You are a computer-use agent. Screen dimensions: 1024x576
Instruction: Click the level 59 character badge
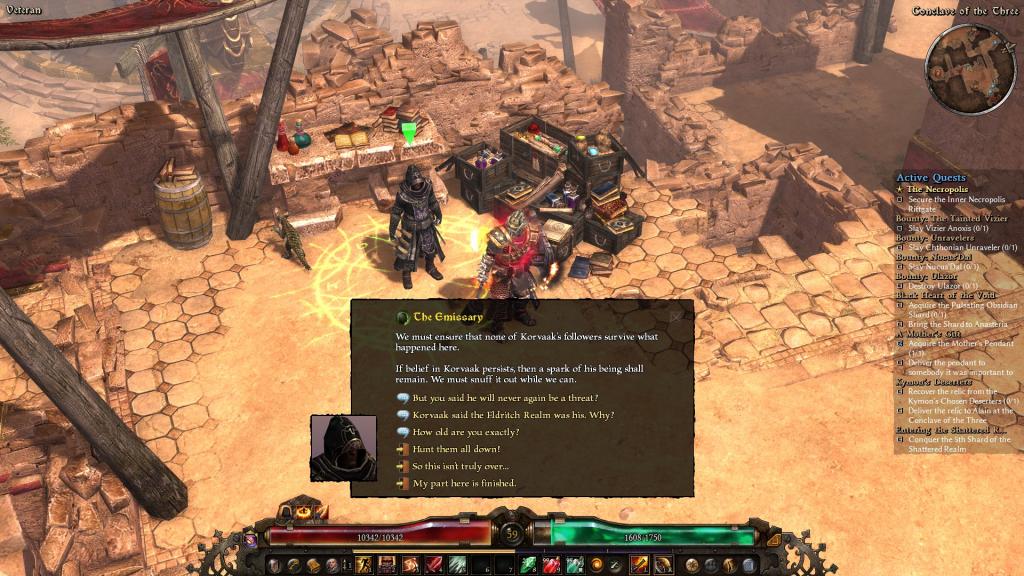click(512, 533)
